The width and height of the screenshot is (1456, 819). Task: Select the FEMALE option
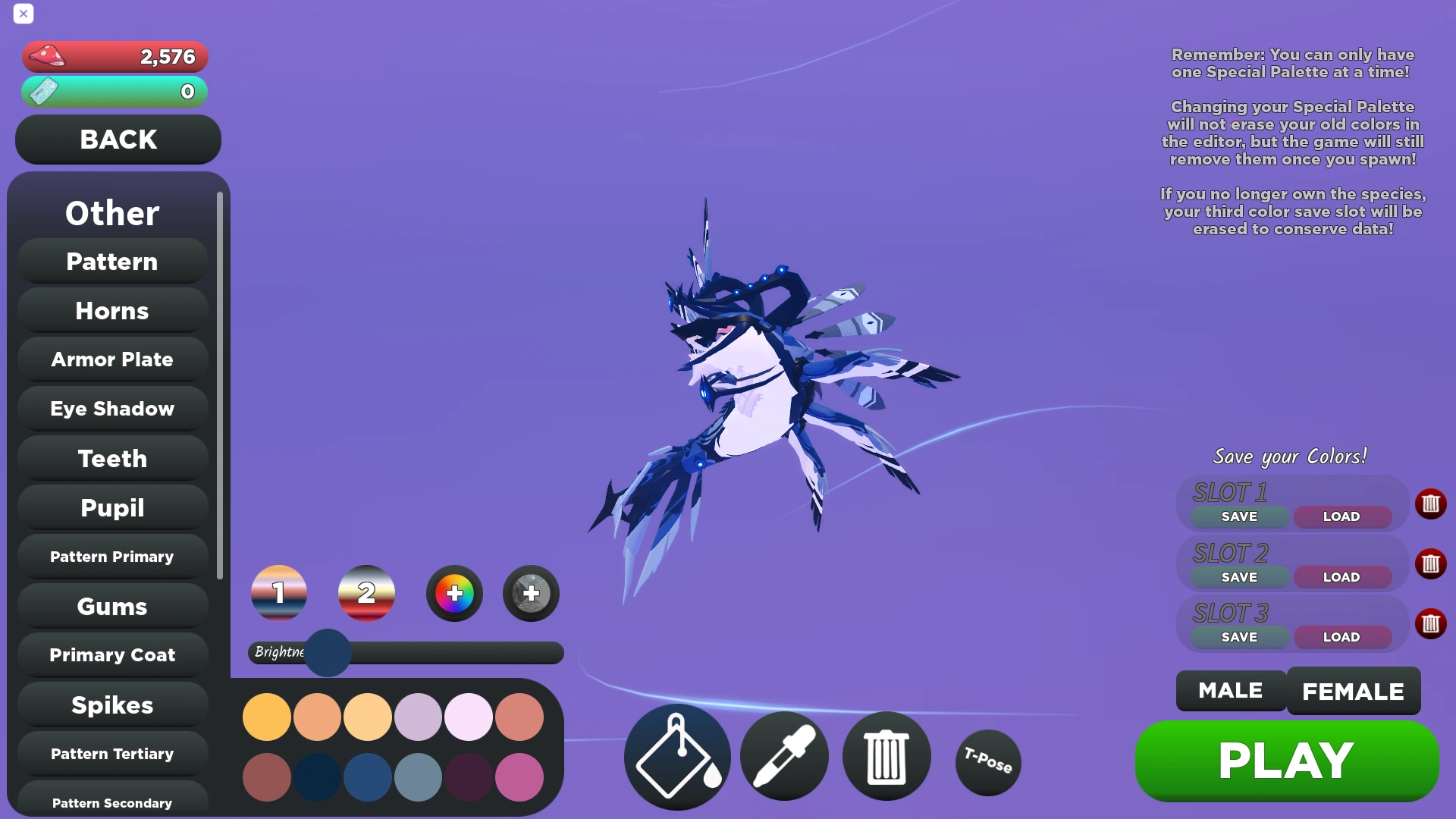click(x=1353, y=691)
